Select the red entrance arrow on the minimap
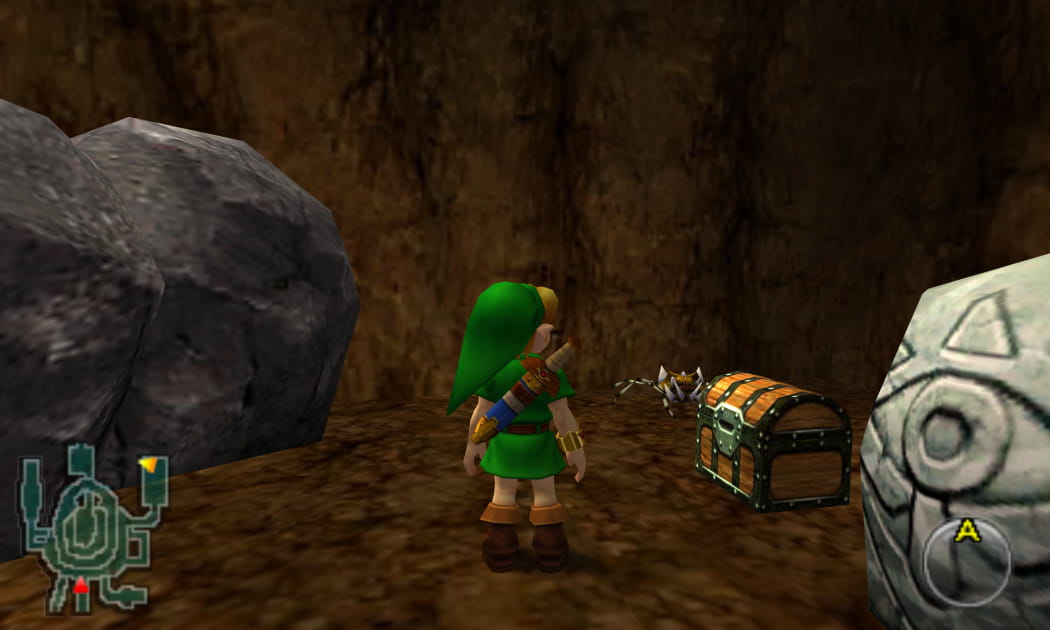The image size is (1050, 630). (81, 586)
